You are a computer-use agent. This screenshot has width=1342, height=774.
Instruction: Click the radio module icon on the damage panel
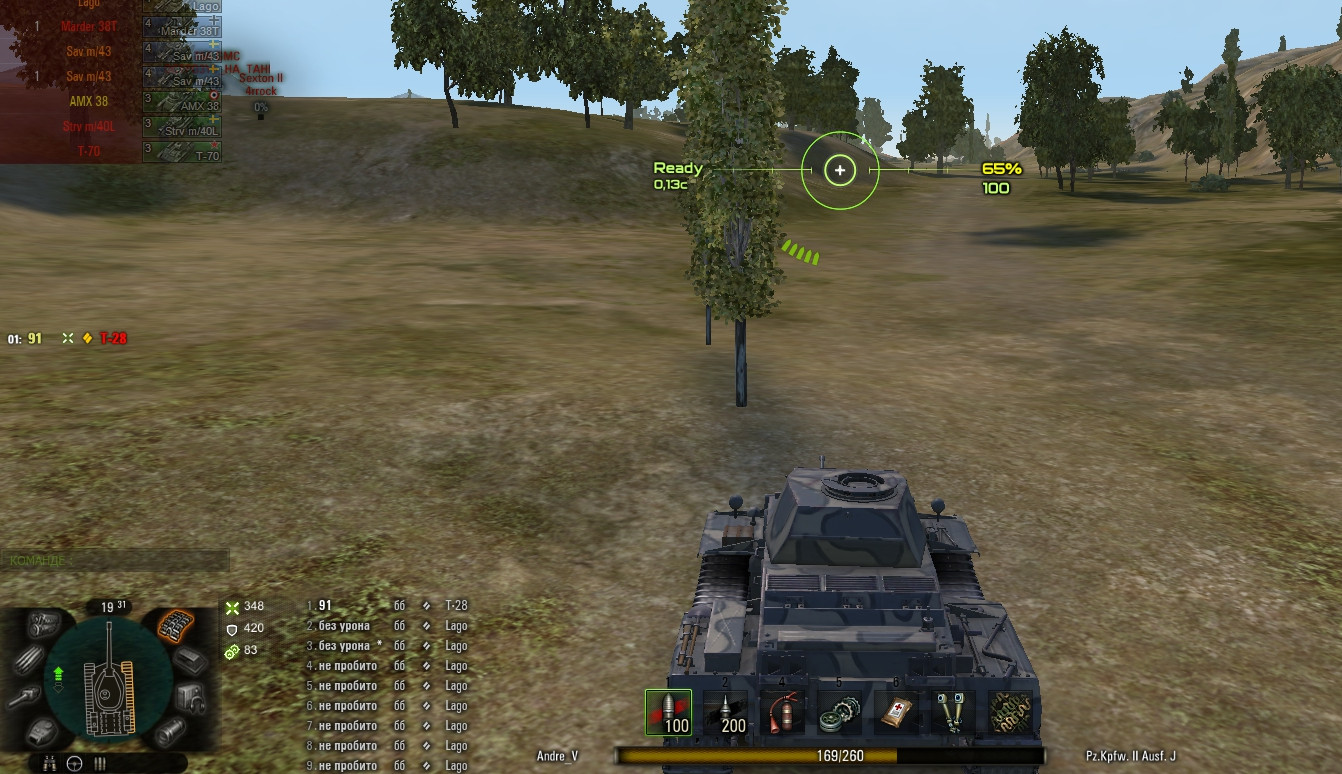[190, 697]
